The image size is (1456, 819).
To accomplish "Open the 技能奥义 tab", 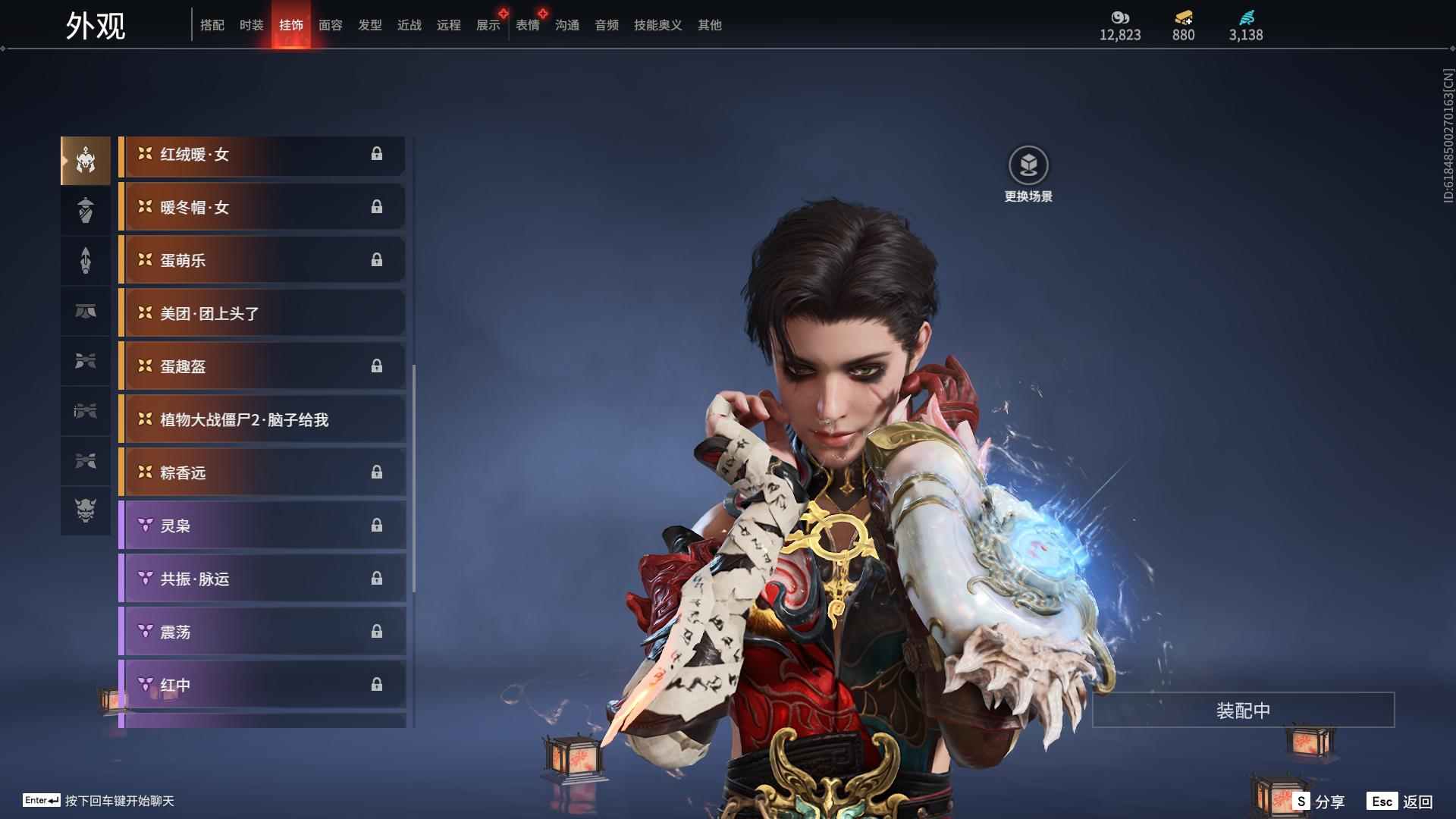I will (657, 25).
